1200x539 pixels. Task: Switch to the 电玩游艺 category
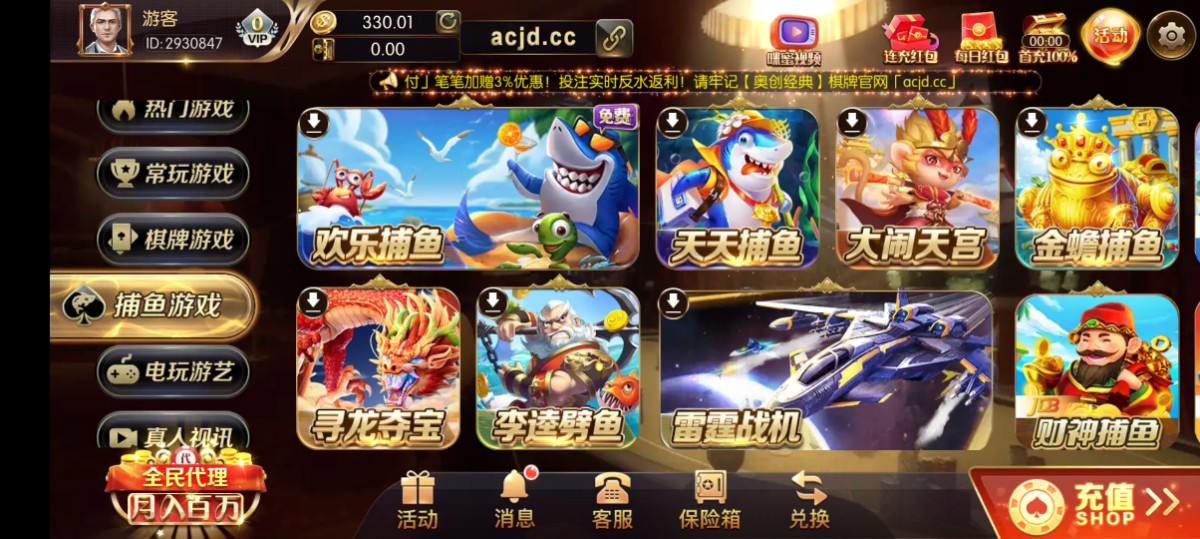click(174, 371)
